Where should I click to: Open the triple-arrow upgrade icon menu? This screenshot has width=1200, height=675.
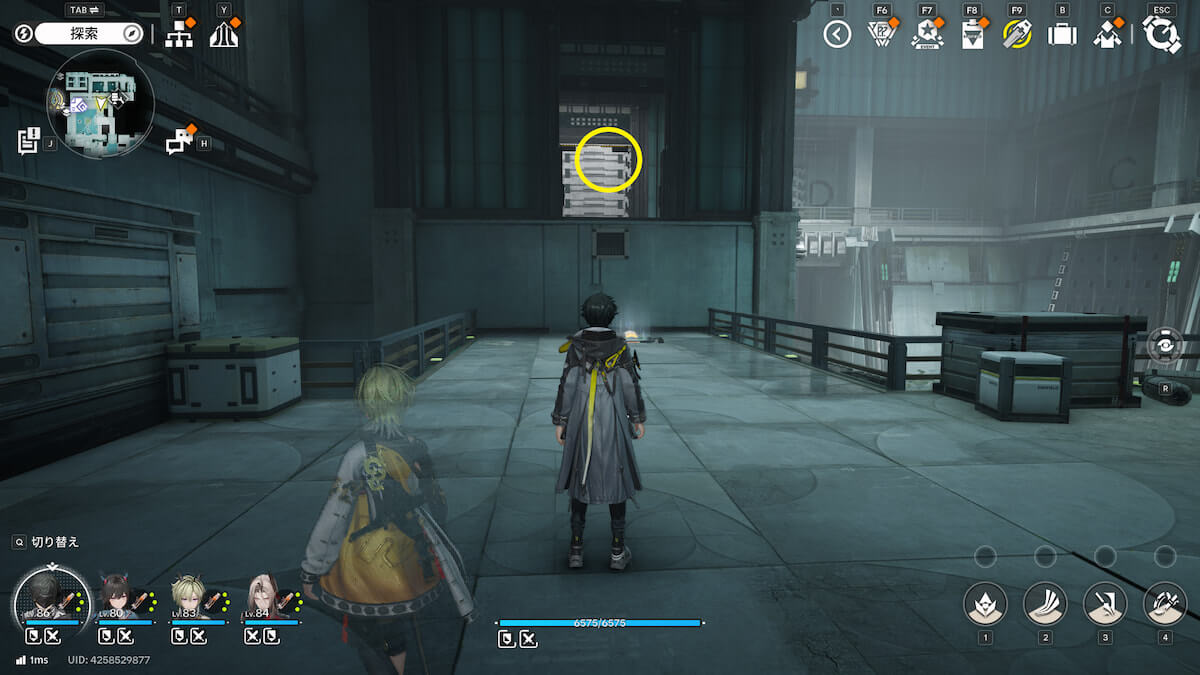click(224, 34)
